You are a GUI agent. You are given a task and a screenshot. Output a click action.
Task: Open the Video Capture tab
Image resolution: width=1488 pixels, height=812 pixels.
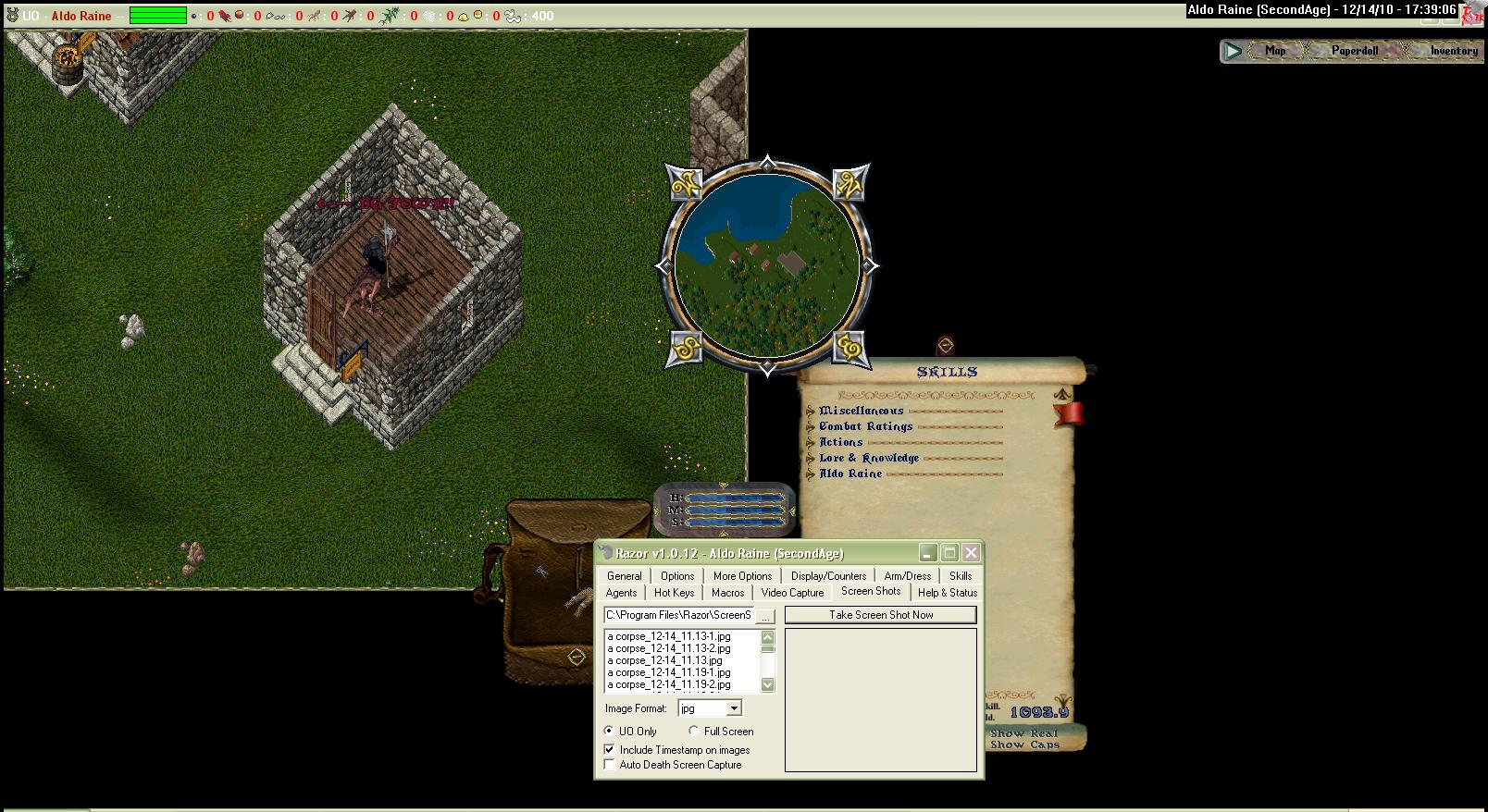792,593
